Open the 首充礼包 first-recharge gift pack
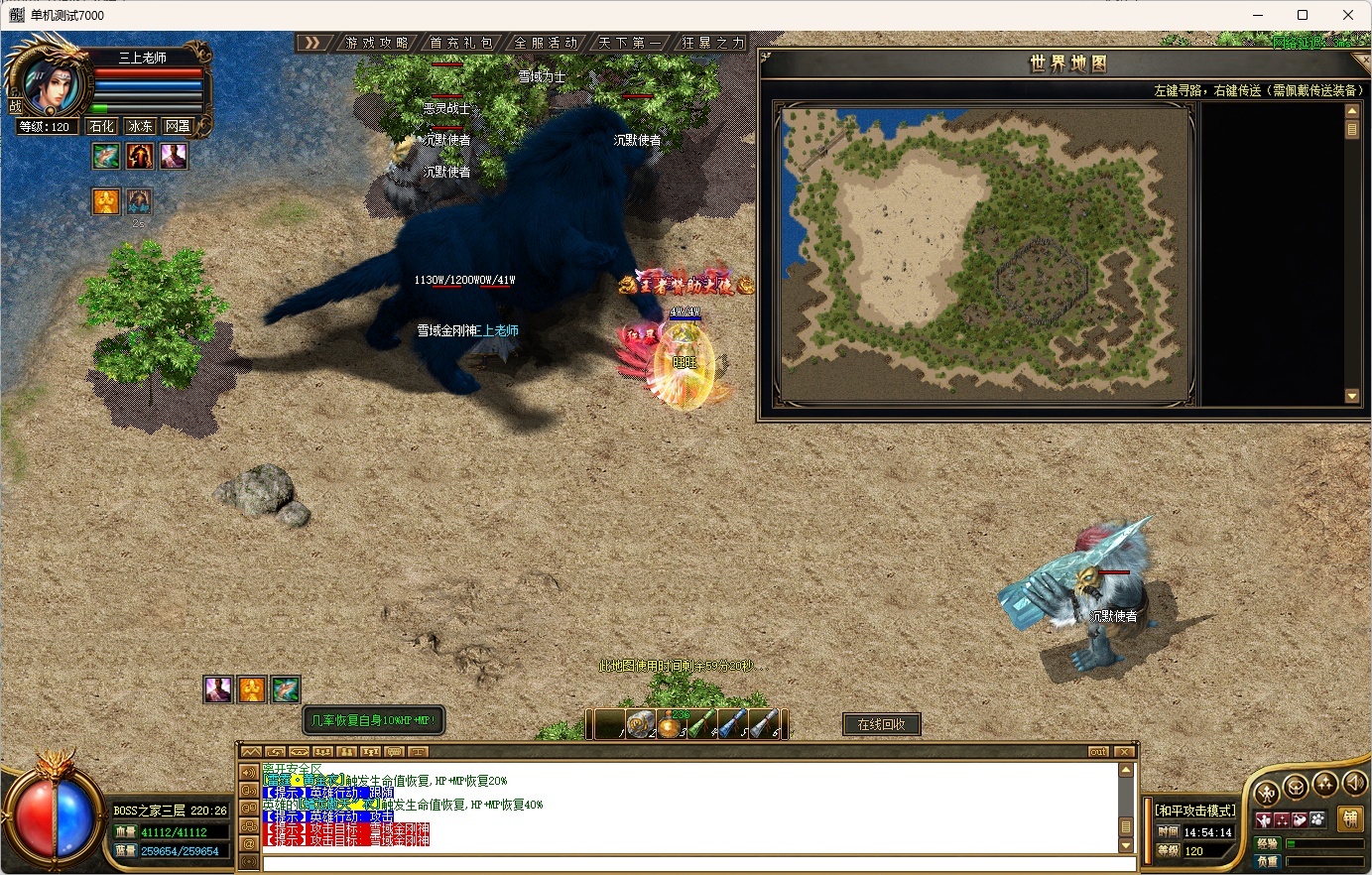The width and height of the screenshot is (1372, 875). coord(461,43)
